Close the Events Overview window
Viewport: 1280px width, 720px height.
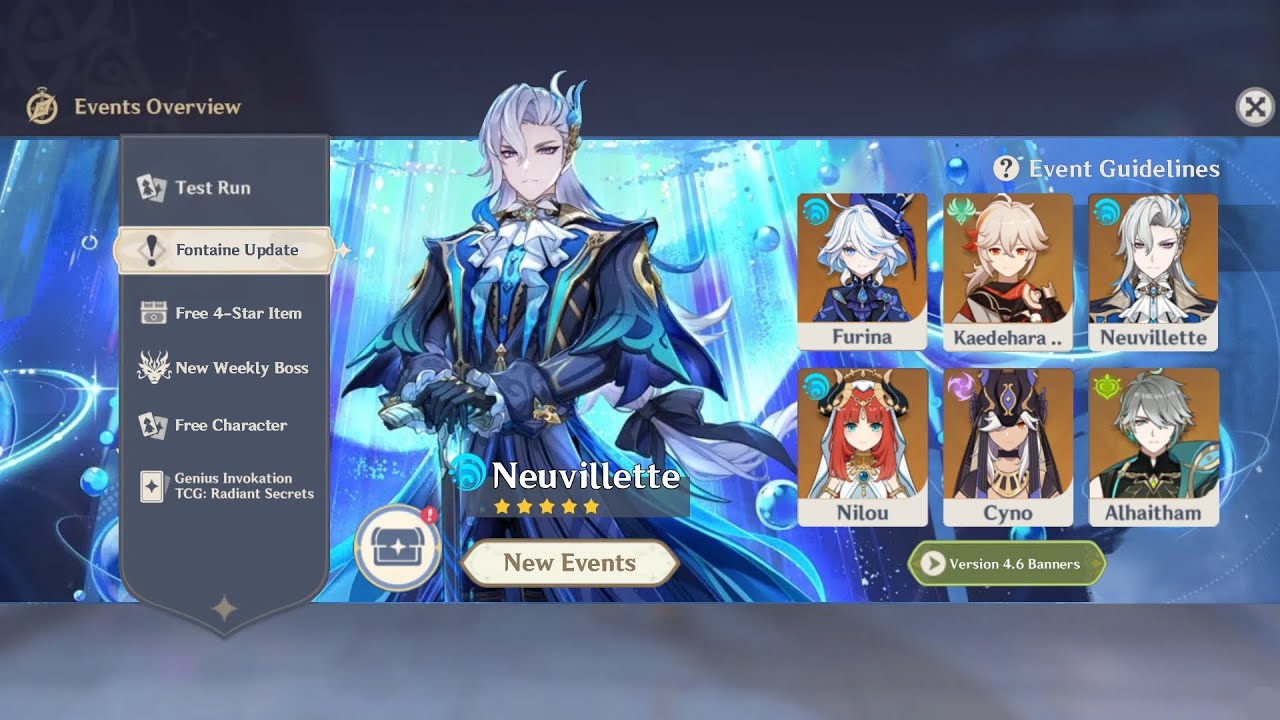(x=1255, y=106)
